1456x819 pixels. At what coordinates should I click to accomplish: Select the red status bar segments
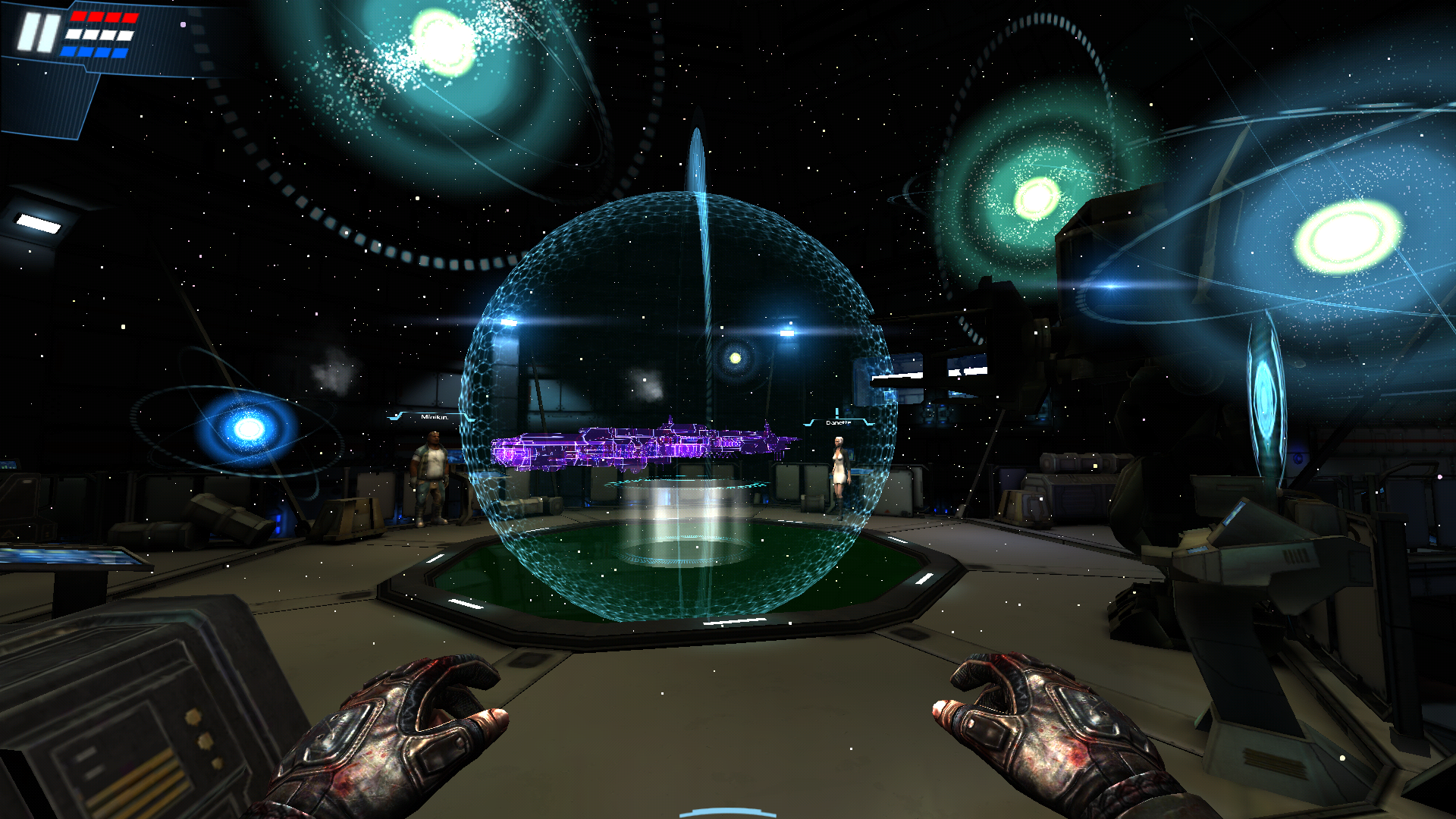104,16
